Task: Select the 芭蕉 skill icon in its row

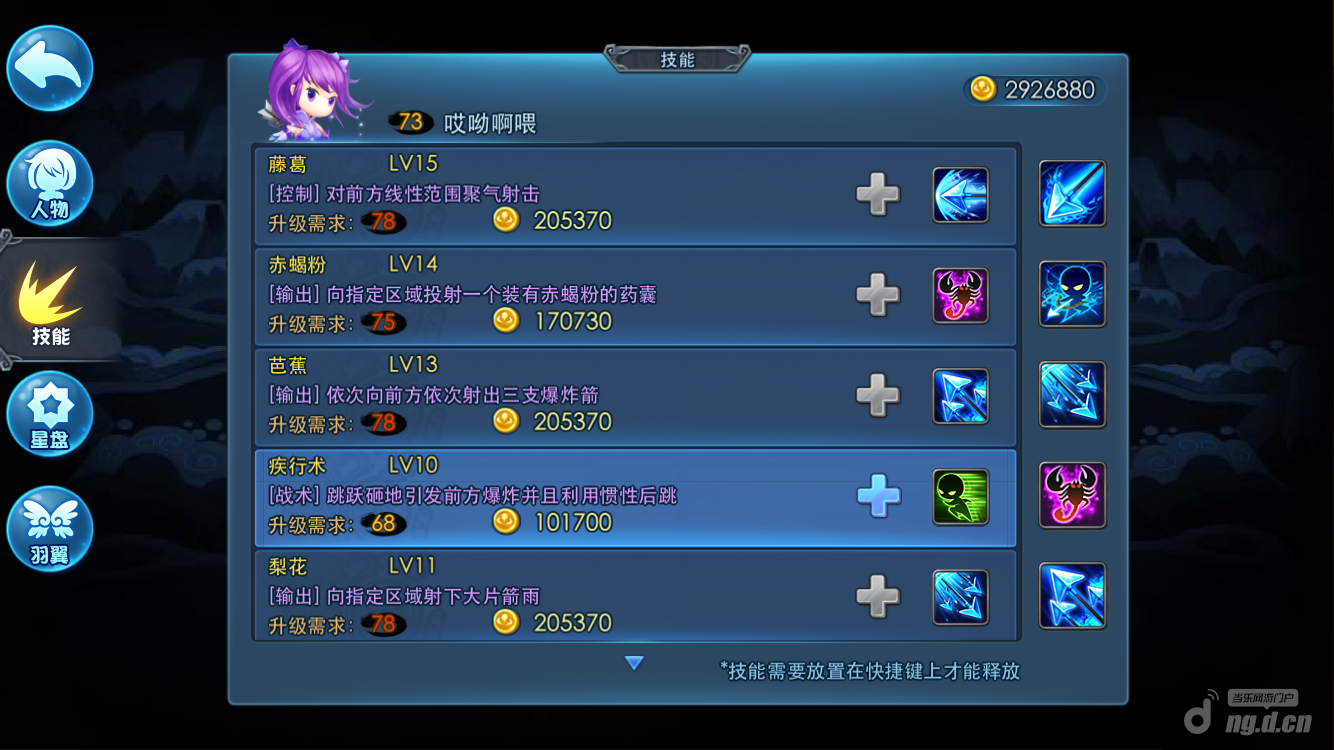Action: (x=960, y=396)
